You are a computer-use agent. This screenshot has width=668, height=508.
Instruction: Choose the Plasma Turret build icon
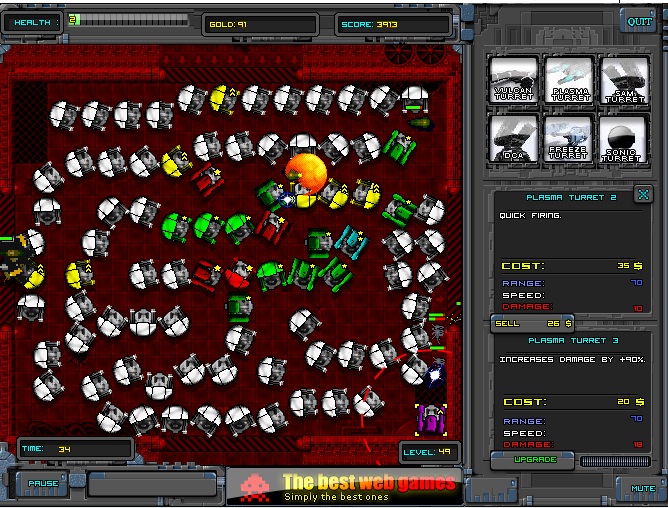pos(569,79)
